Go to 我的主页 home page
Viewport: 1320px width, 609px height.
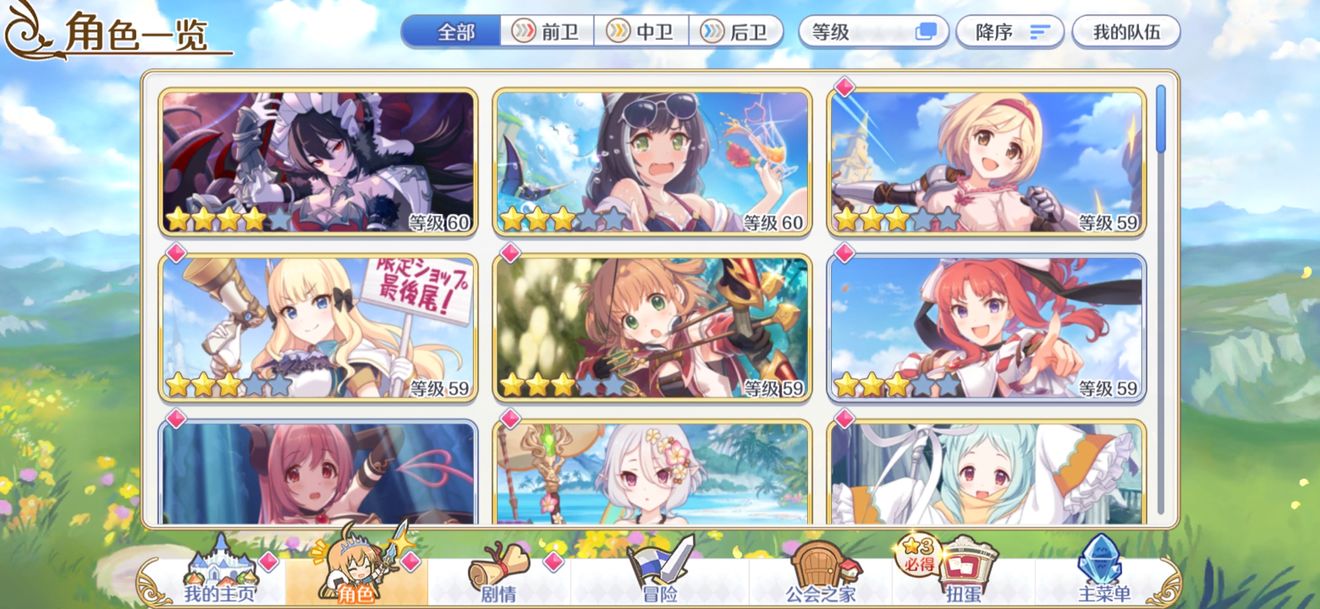coord(219,577)
